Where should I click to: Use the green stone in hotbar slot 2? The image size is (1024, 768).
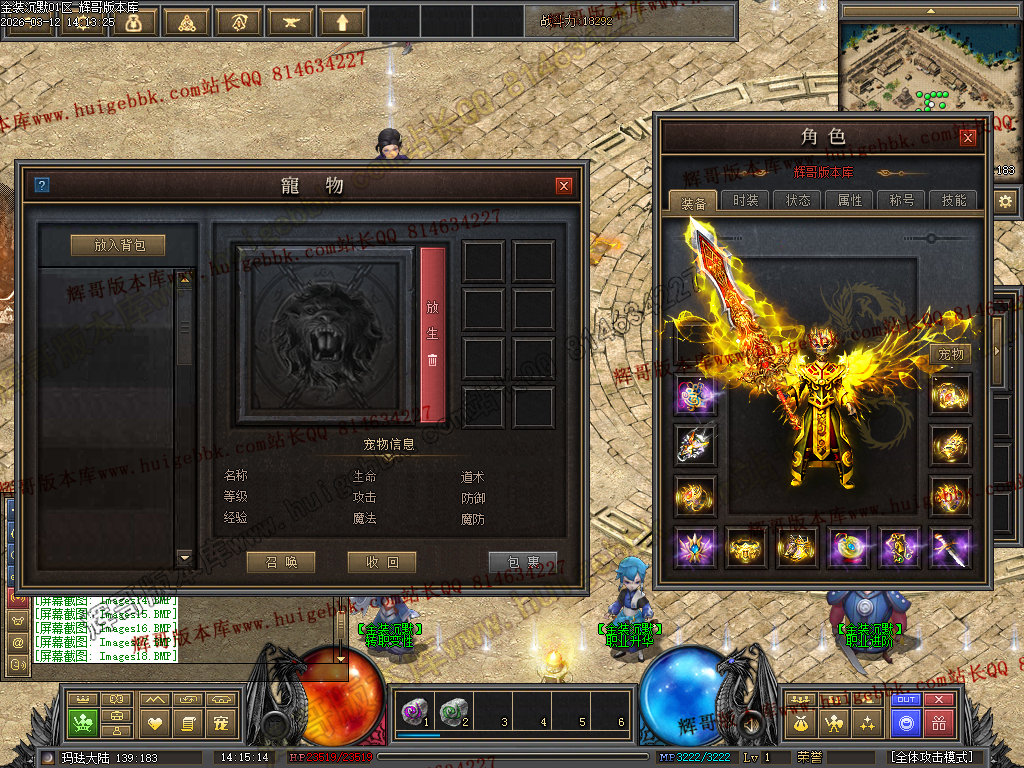pyautogui.click(x=454, y=711)
